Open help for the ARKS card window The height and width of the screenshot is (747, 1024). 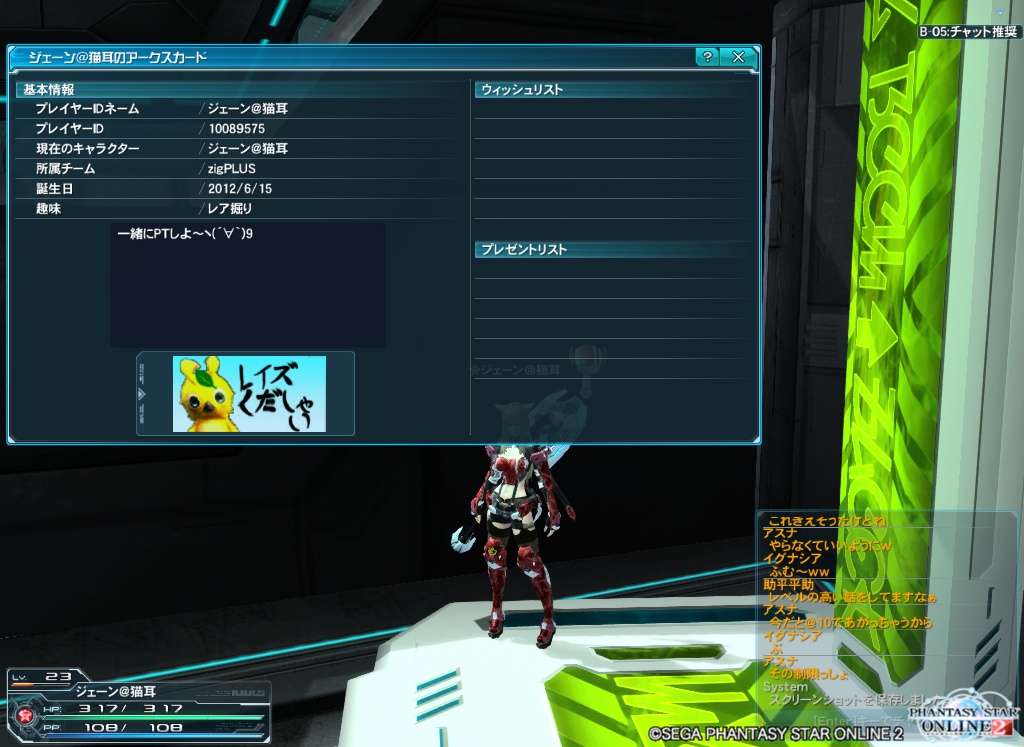[x=707, y=57]
